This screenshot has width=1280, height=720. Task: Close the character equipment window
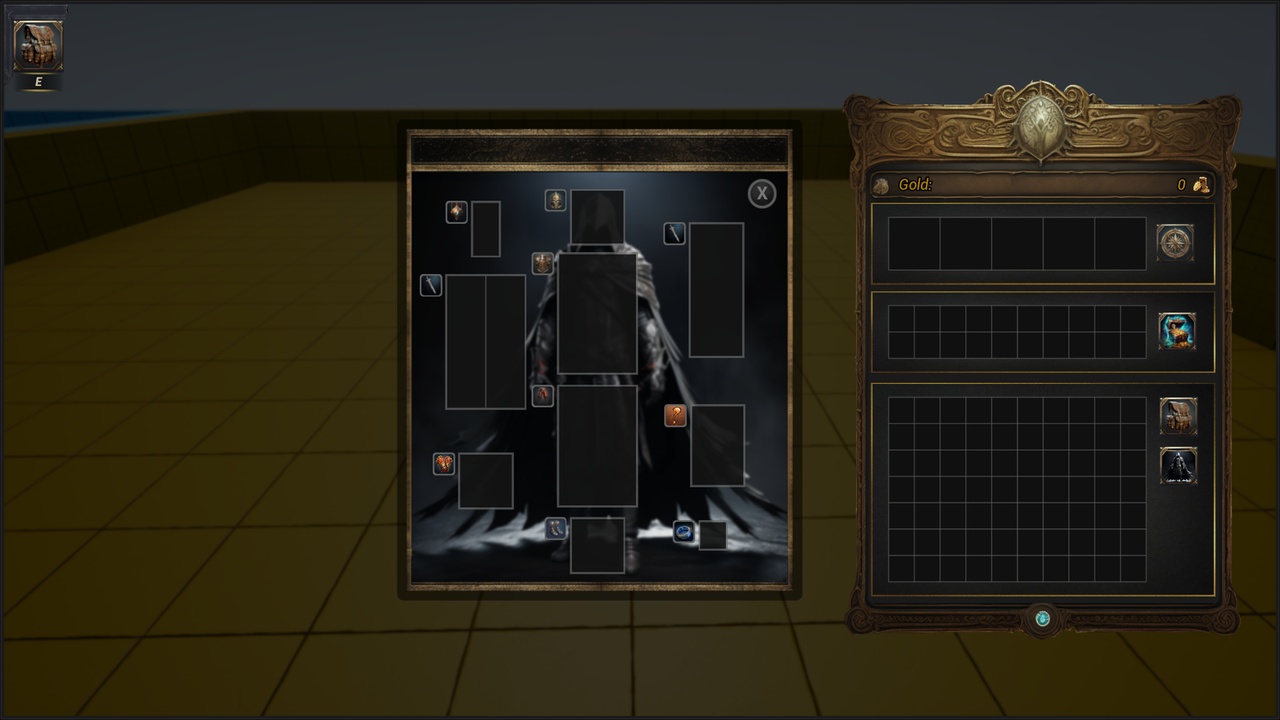(762, 194)
